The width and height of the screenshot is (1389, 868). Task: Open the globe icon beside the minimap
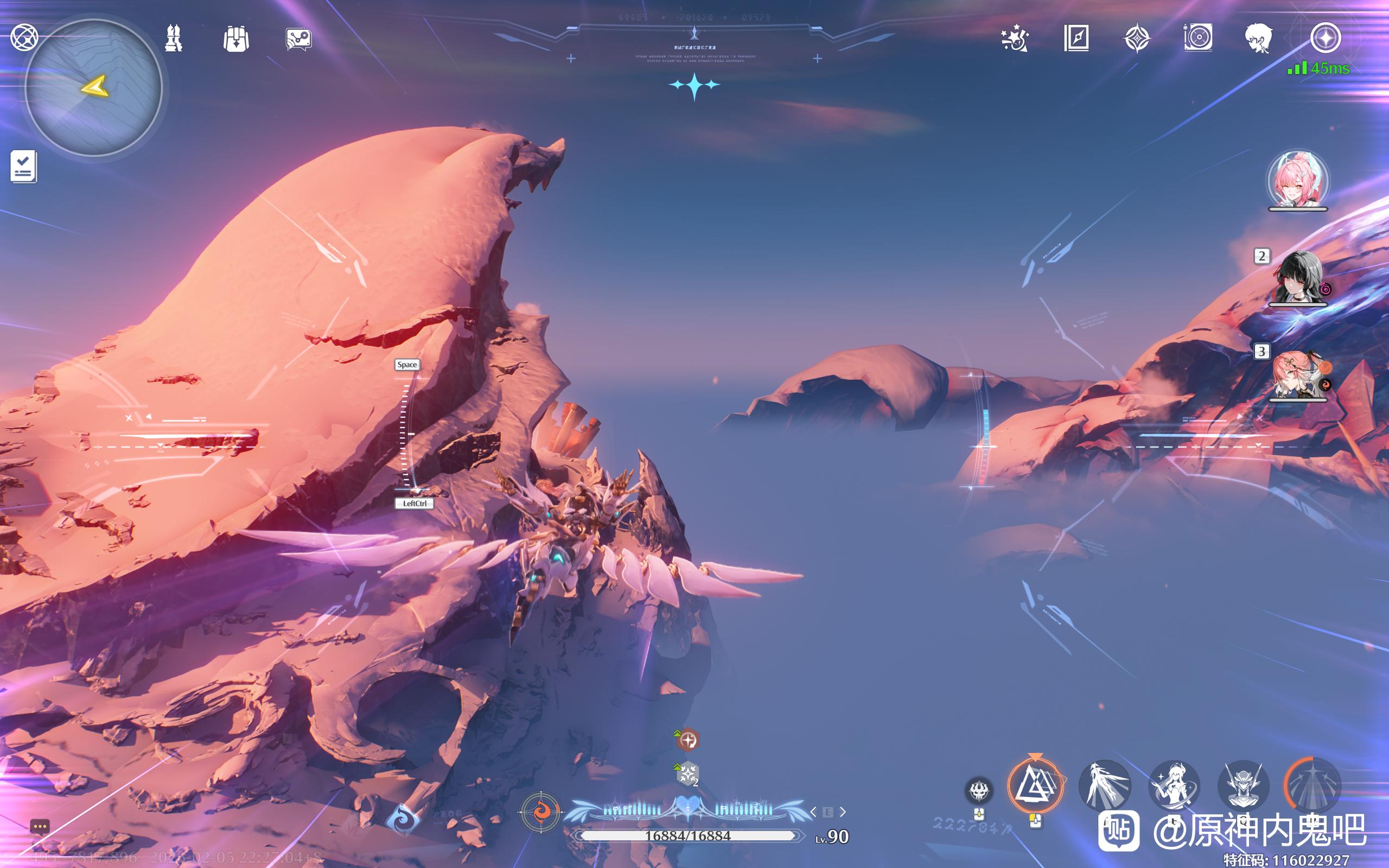[24, 38]
